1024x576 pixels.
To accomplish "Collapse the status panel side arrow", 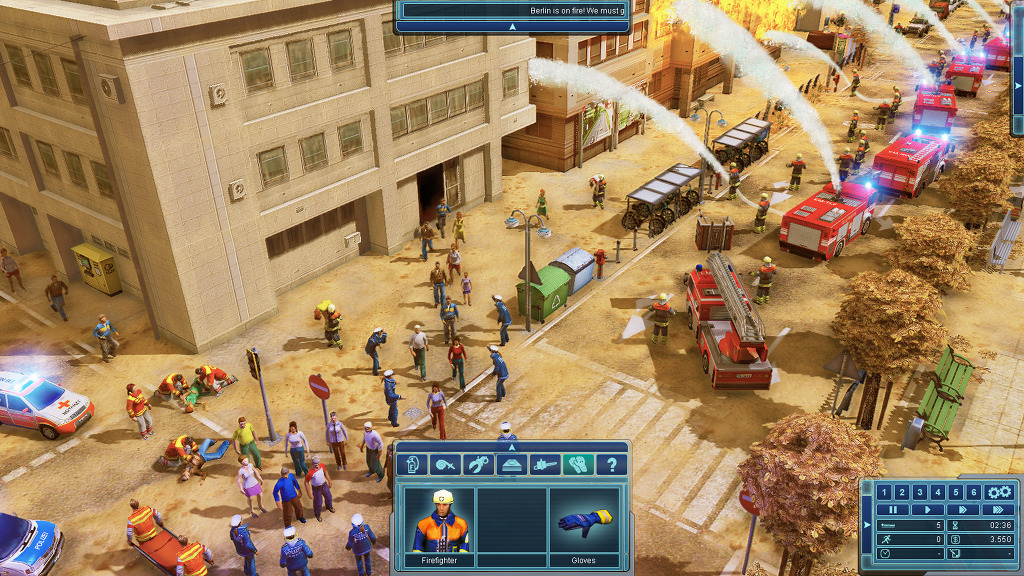I will click(x=867, y=524).
